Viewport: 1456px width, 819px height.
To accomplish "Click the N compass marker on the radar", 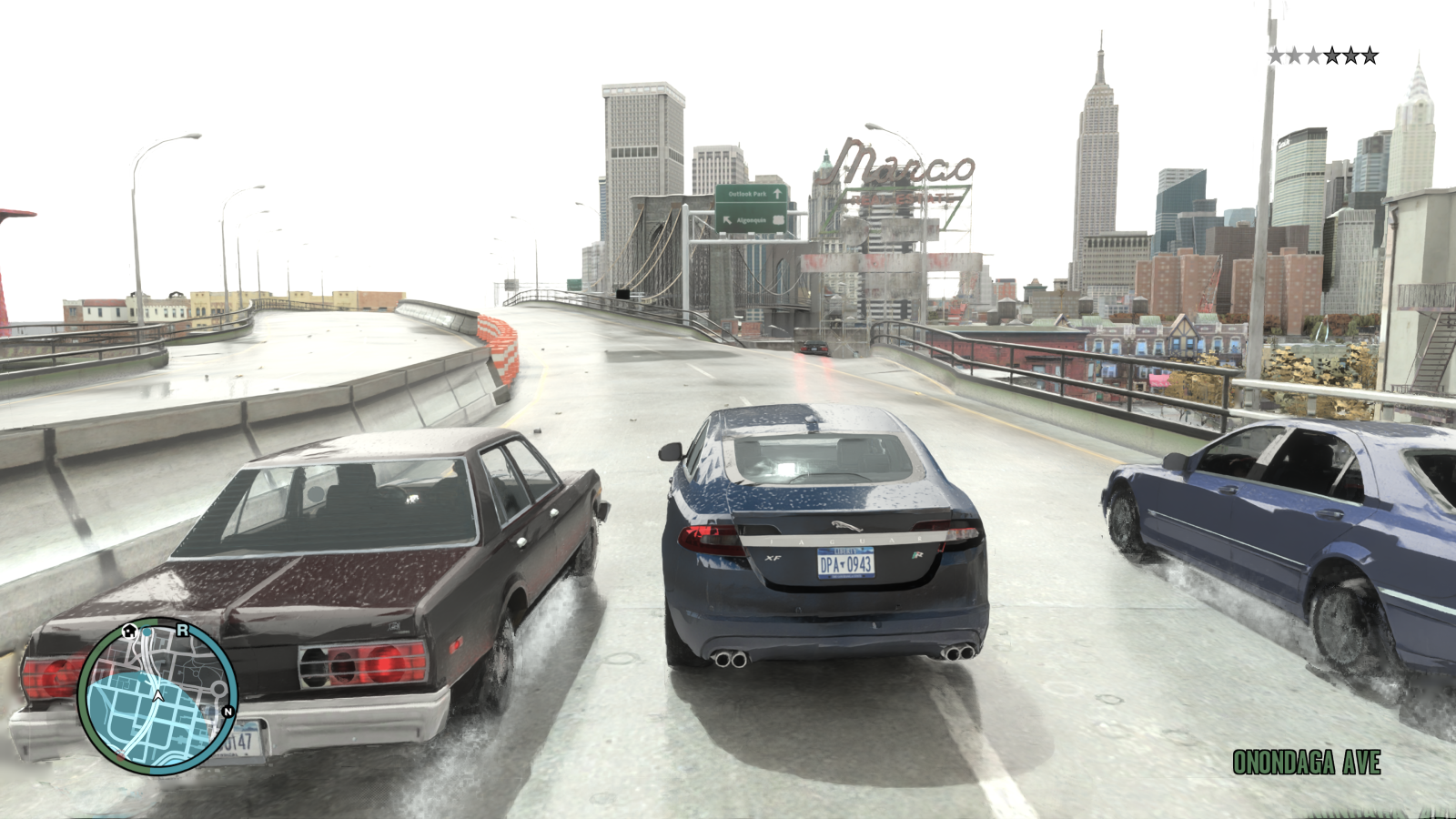I will (x=228, y=711).
